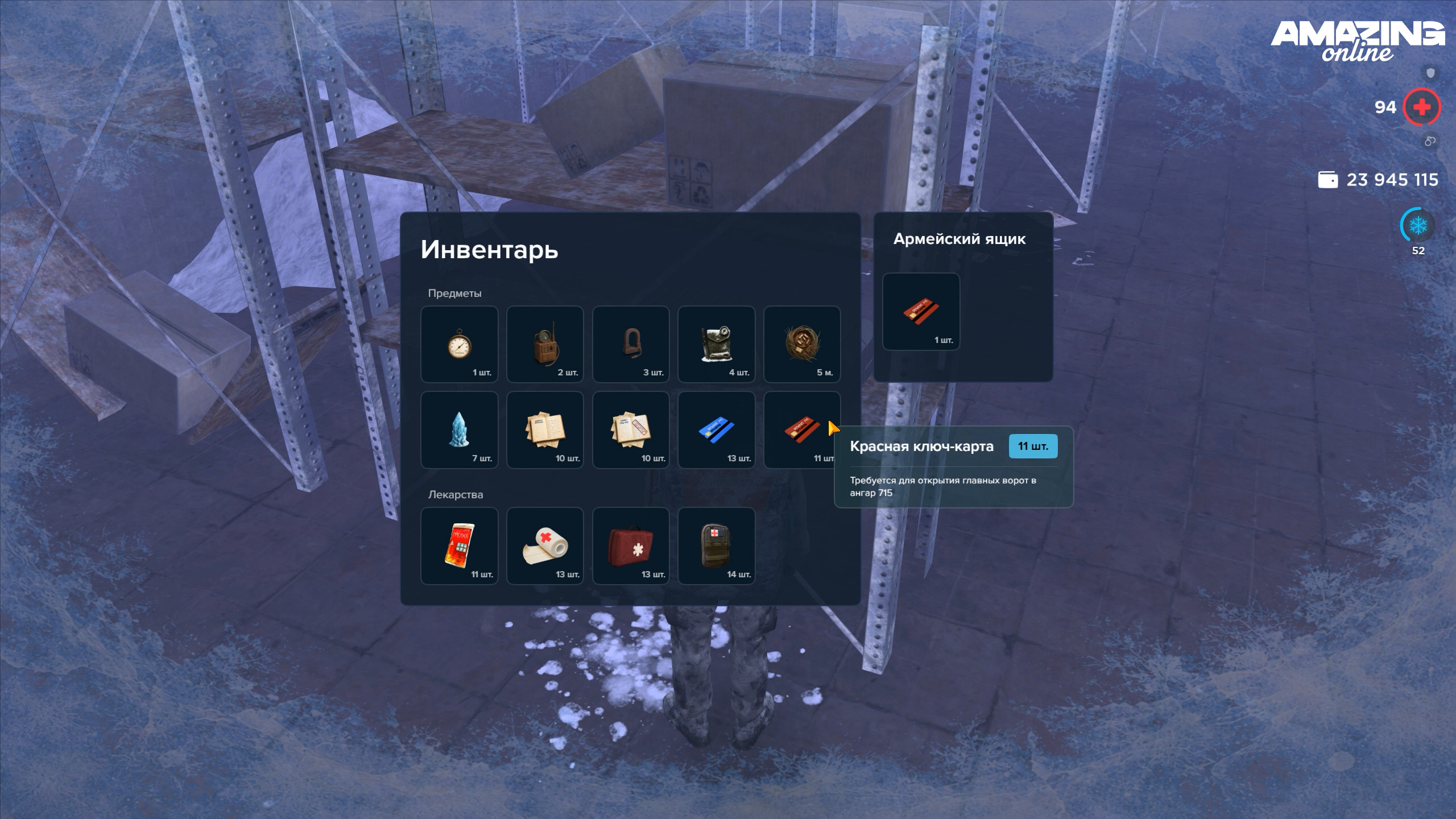
Task: Pick the field radio with antenna
Action: [x=545, y=344]
